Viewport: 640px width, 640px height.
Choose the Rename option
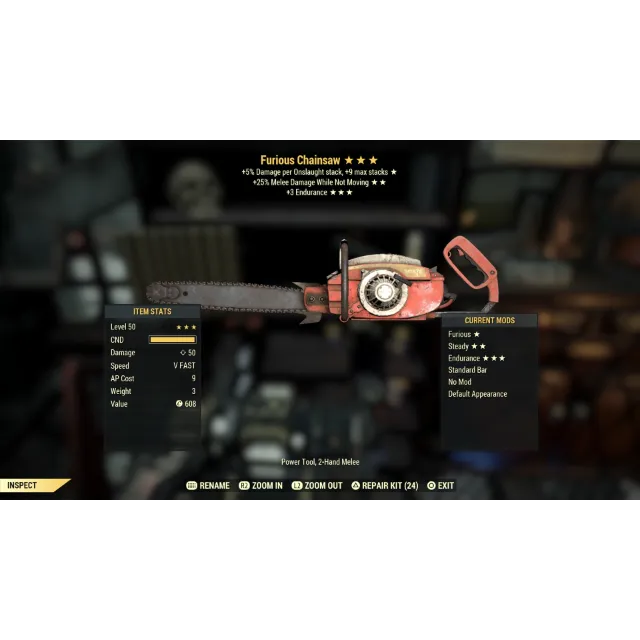tap(209, 486)
